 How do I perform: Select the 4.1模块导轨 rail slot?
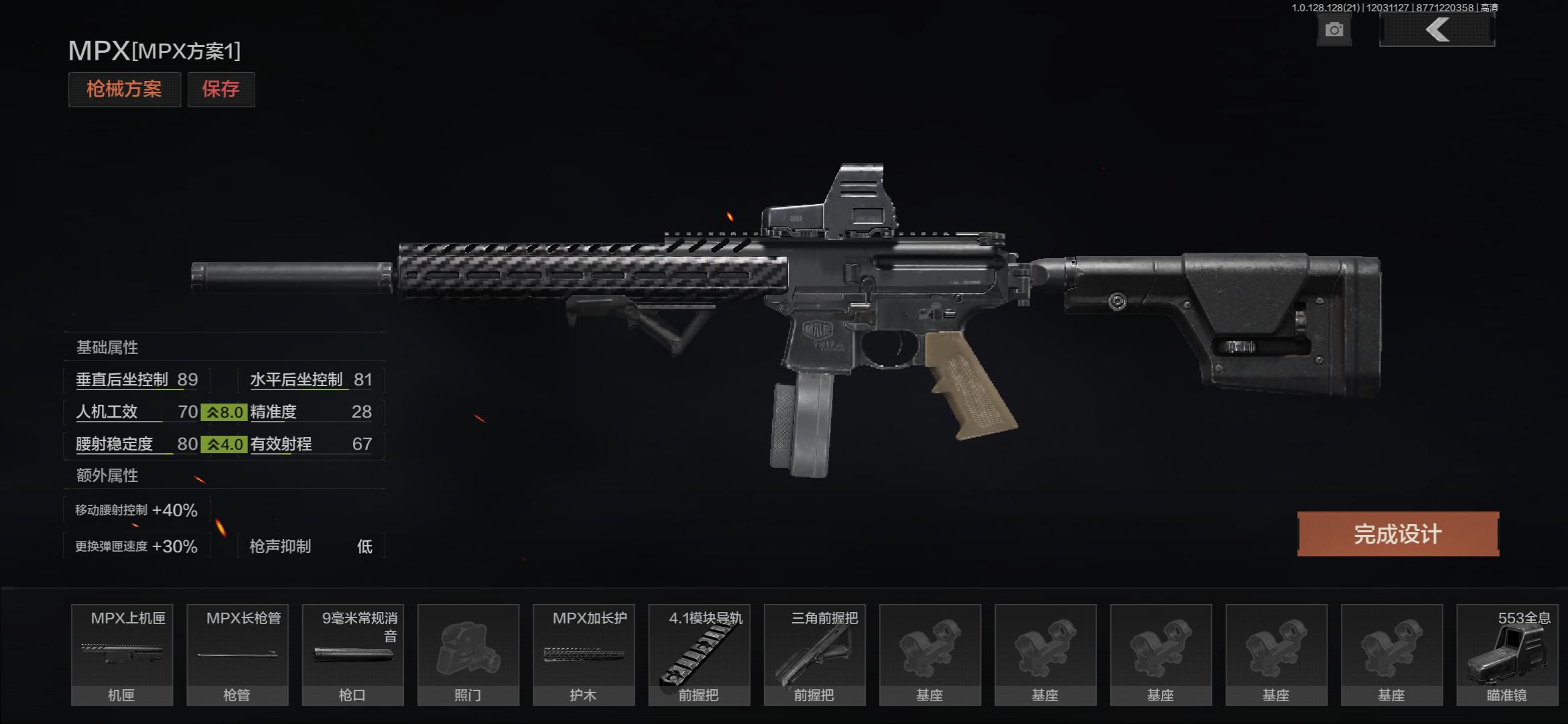pyautogui.click(x=699, y=654)
